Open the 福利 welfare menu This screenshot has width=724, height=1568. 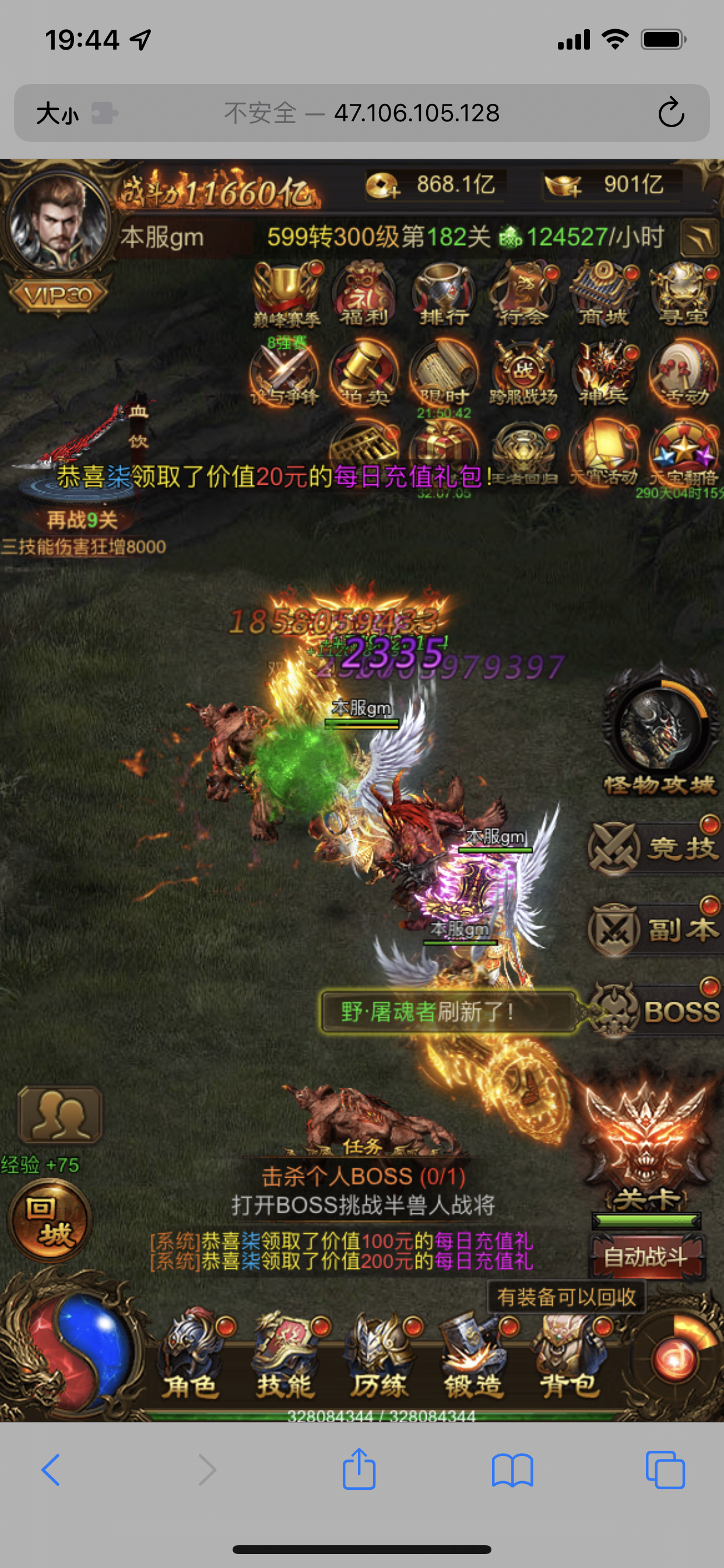tap(364, 294)
